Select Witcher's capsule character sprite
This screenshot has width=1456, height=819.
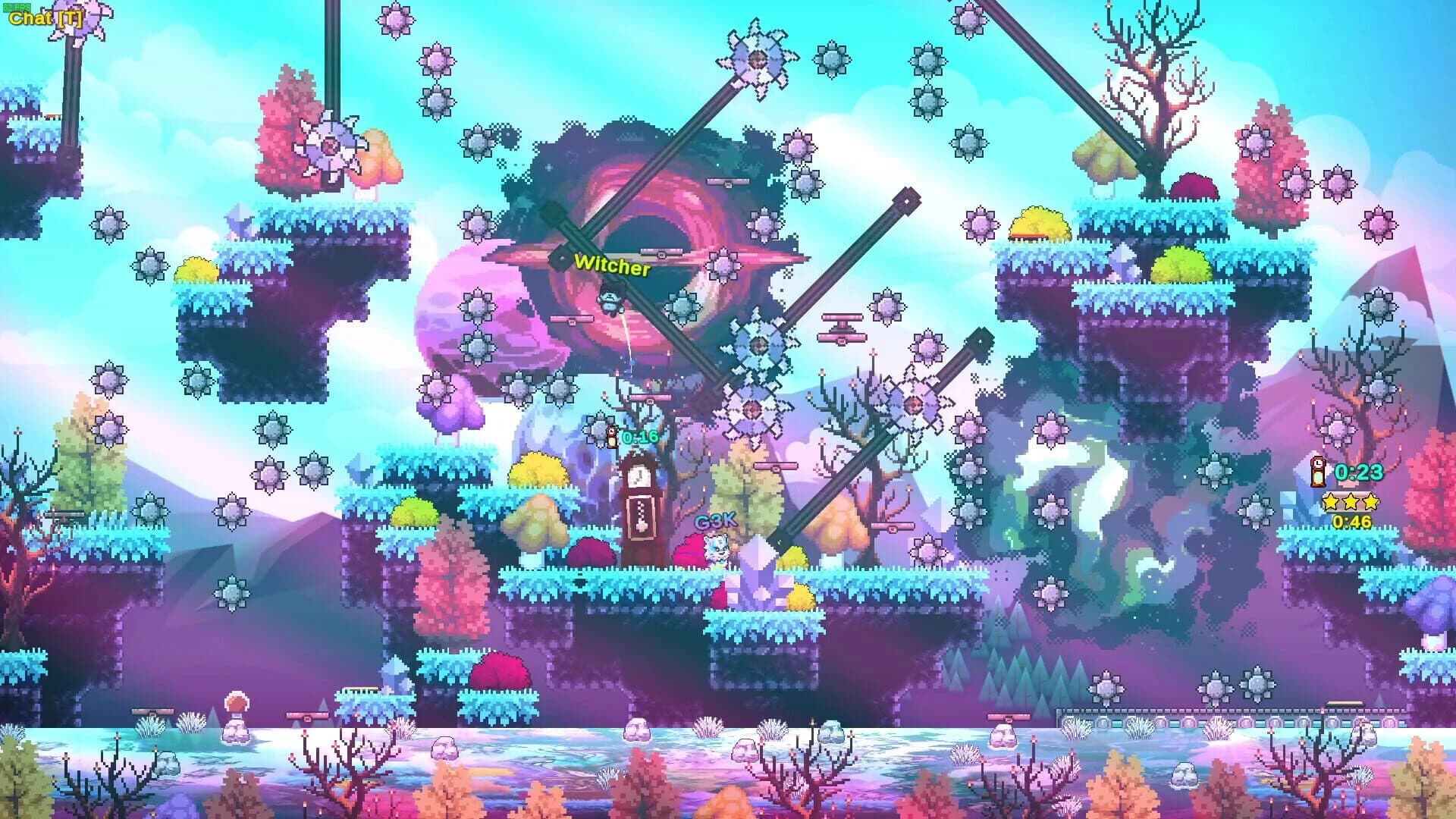click(x=610, y=302)
